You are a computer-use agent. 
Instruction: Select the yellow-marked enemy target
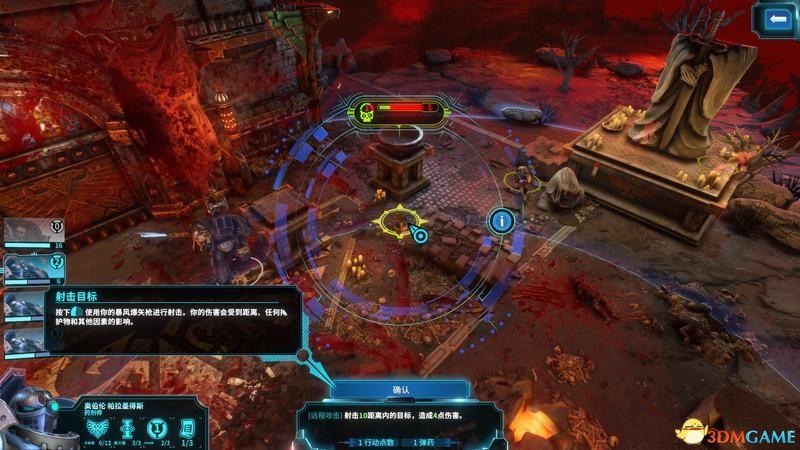[396, 222]
